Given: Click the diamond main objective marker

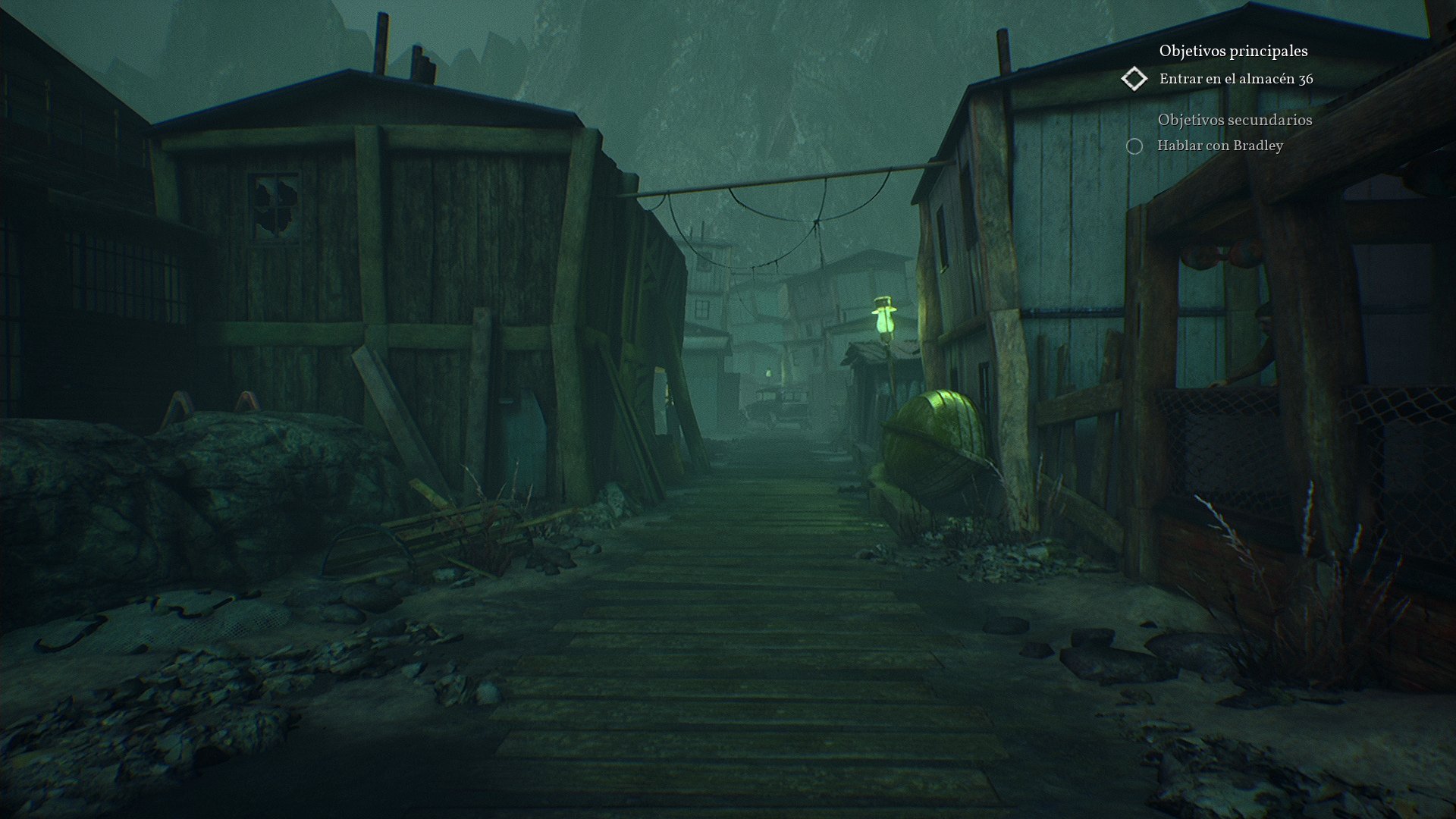Looking at the screenshot, I should click(x=1135, y=79).
